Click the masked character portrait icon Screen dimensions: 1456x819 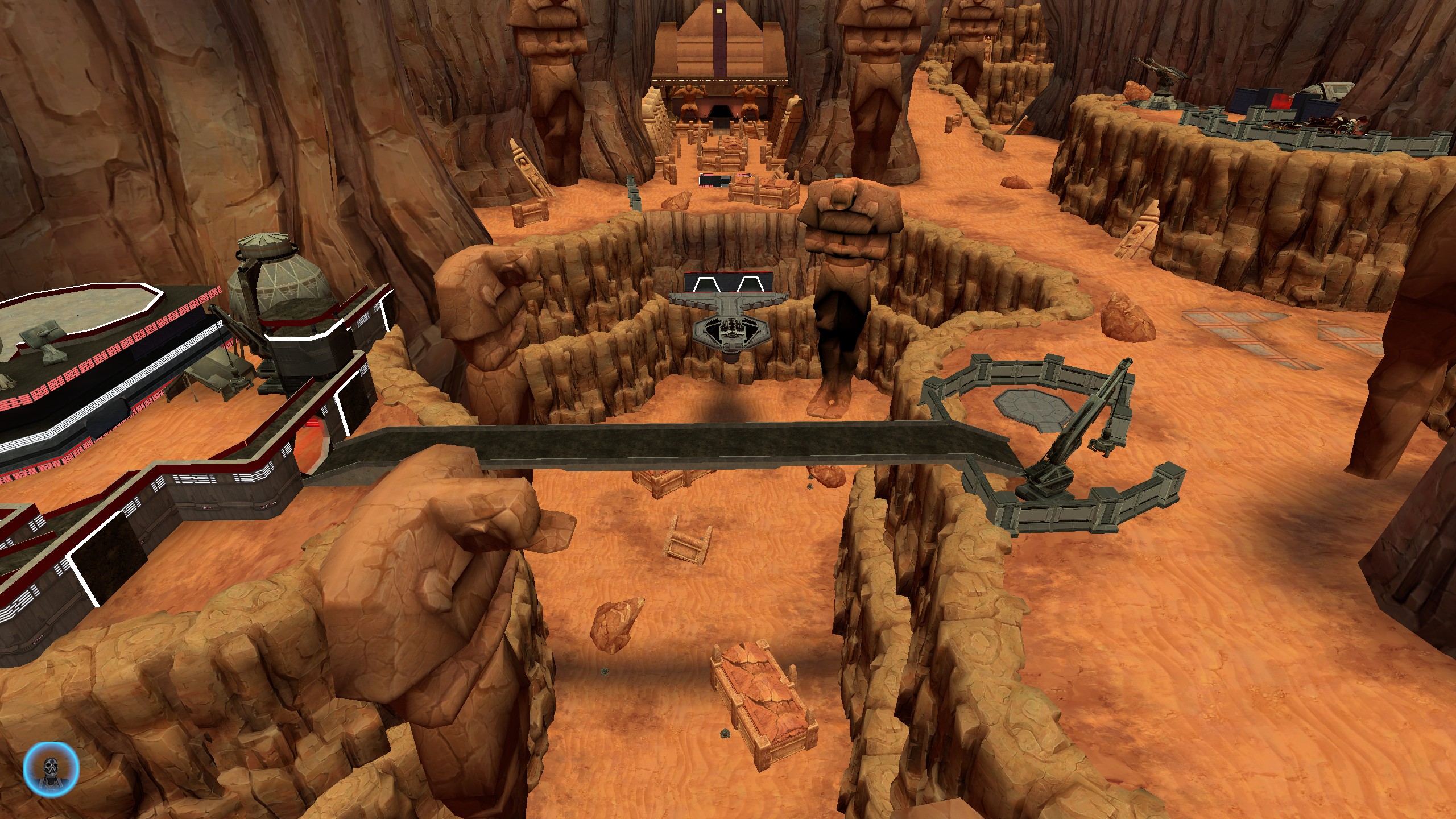pos(51,768)
